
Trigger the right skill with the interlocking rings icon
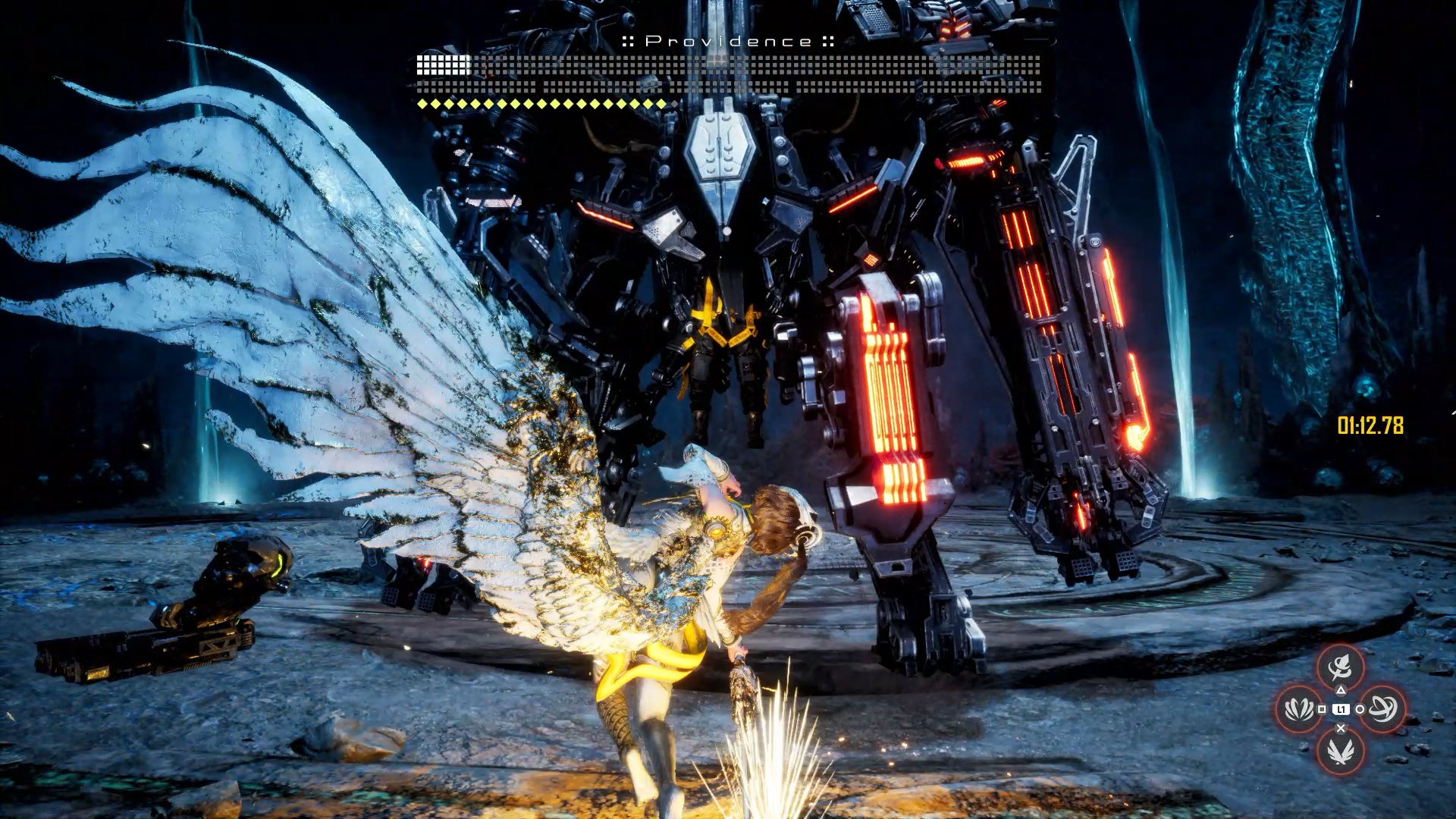pos(1382,709)
